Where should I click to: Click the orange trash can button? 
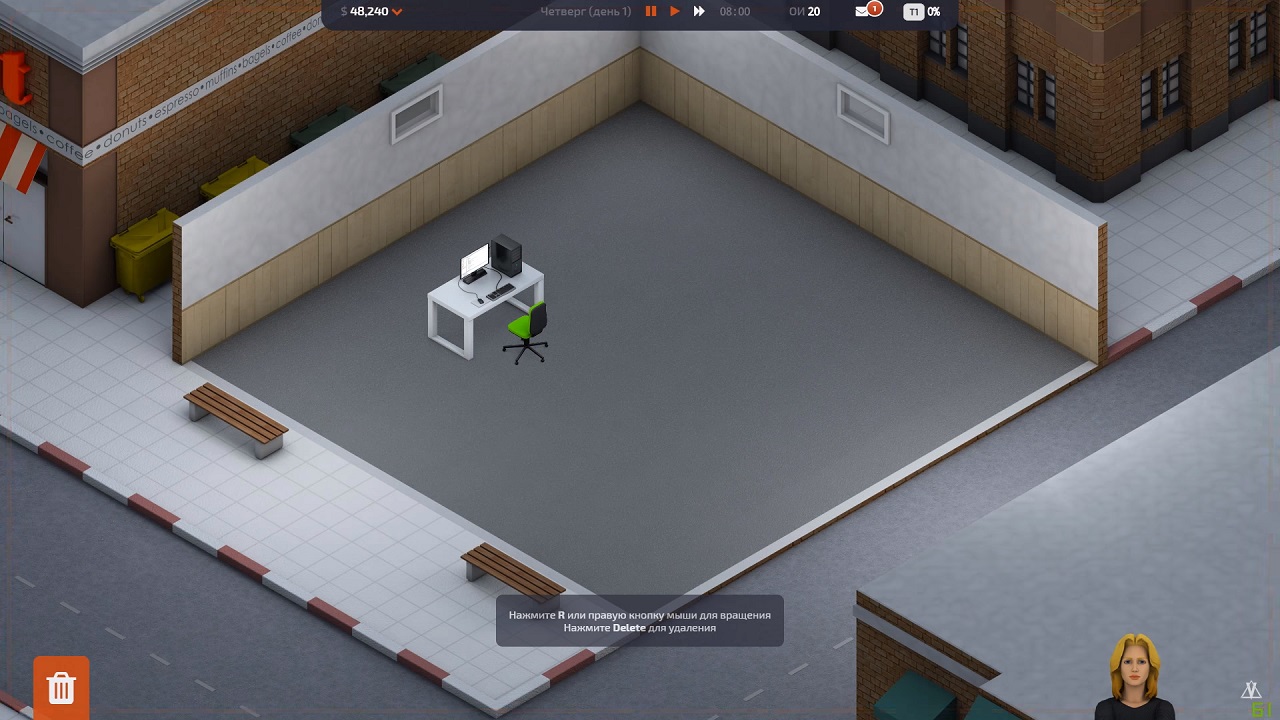click(61, 686)
